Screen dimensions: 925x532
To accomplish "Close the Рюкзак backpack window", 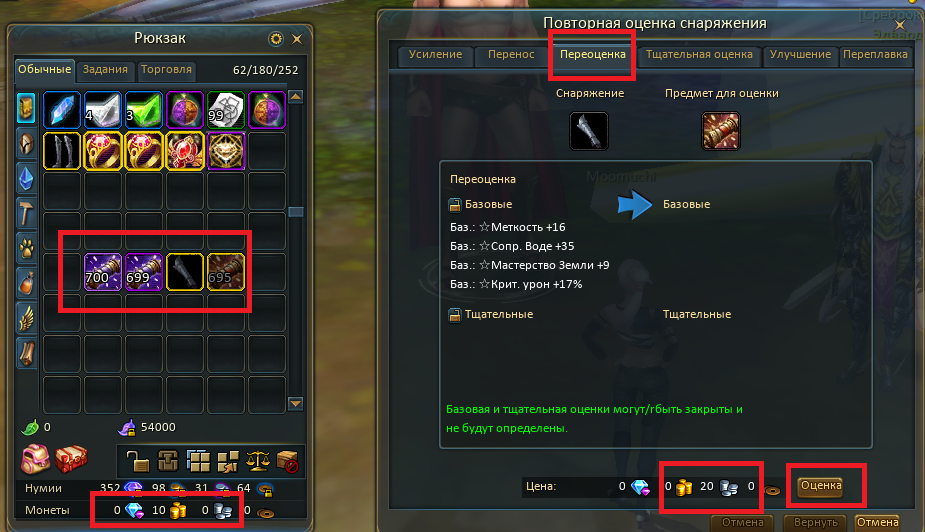I will tap(297, 39).
